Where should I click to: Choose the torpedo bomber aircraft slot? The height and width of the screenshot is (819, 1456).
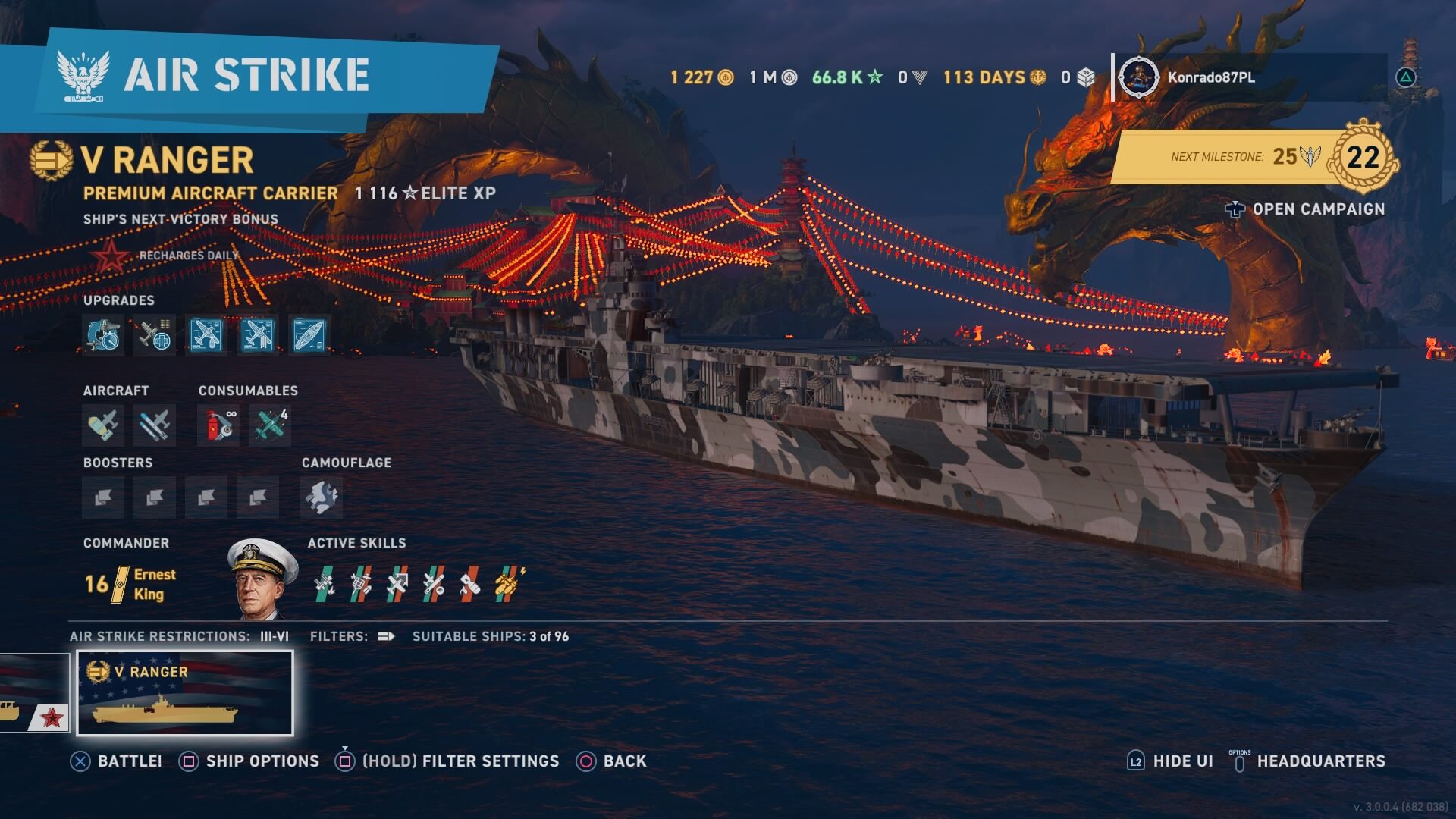coord(155,425)
